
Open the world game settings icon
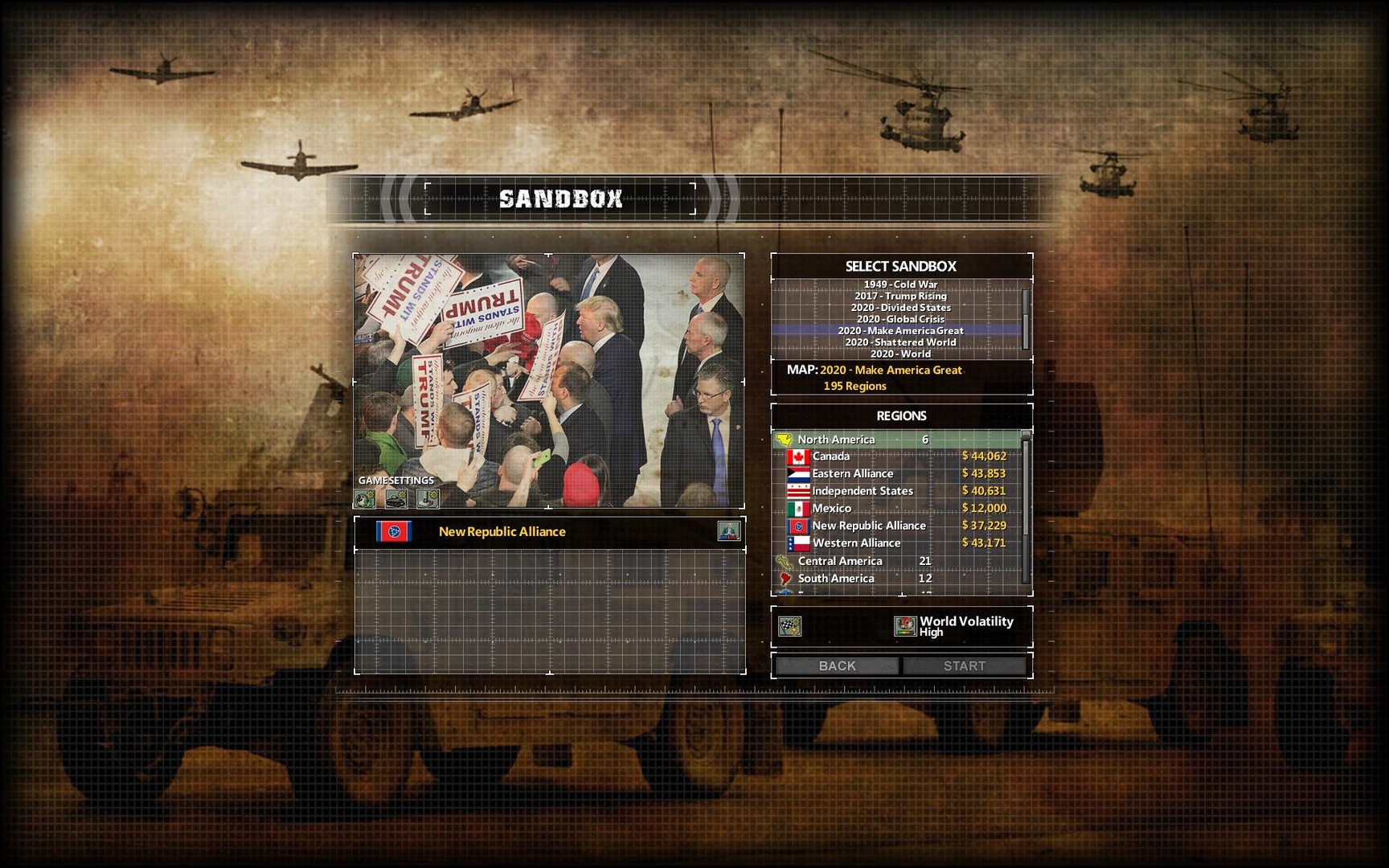click(x=364, y=499)
